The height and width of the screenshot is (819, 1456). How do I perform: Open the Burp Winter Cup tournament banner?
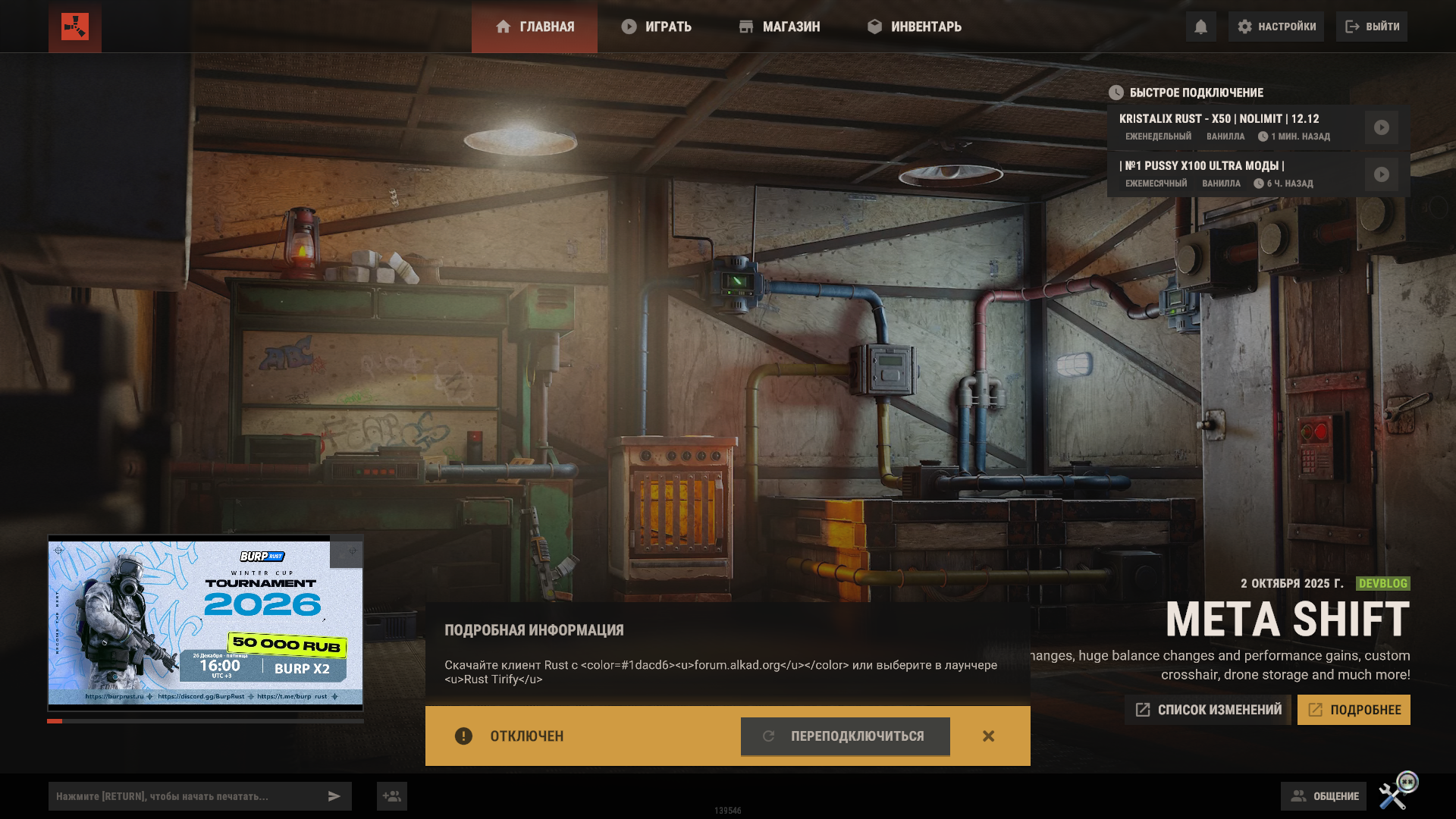coord(205,622)
